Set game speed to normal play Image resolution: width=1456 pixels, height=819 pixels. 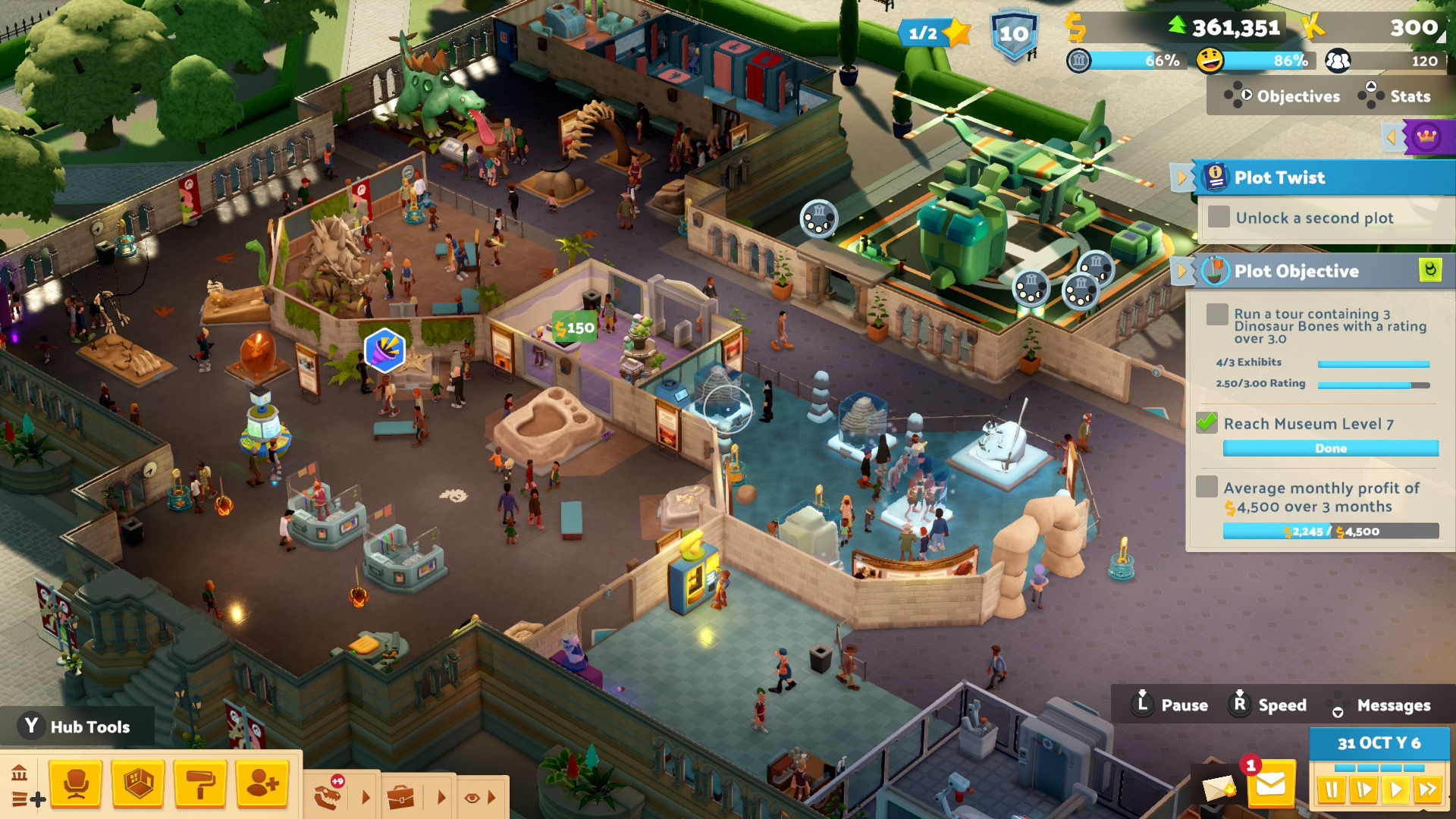point(1395,790)
